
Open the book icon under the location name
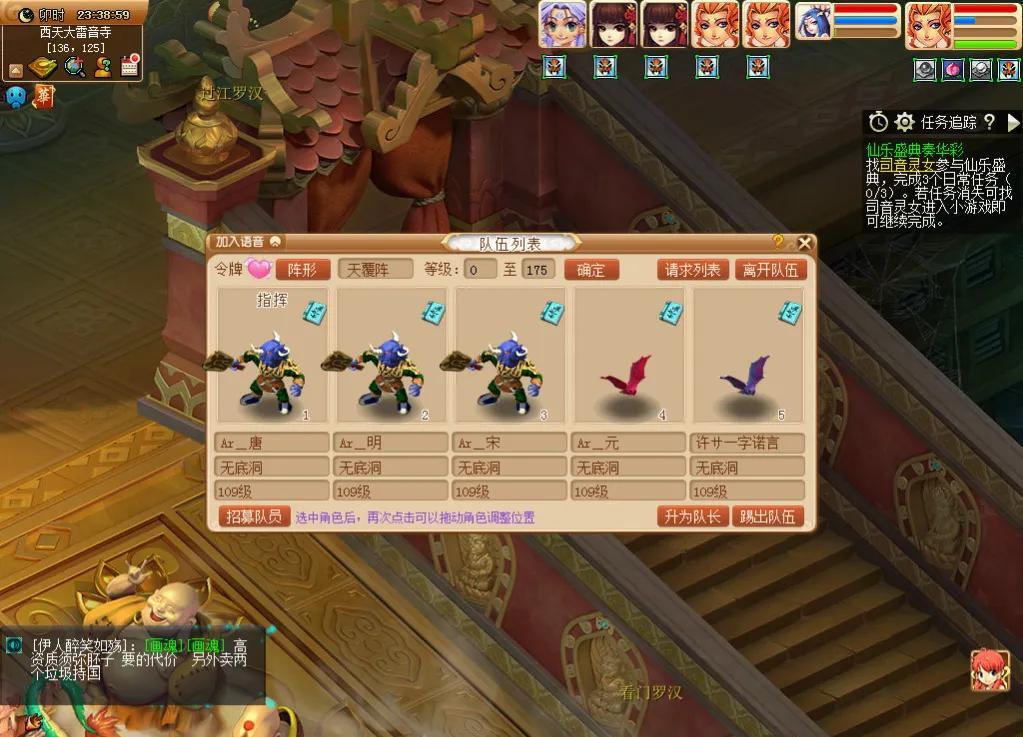pyautogui.click(x=43, y=67)
